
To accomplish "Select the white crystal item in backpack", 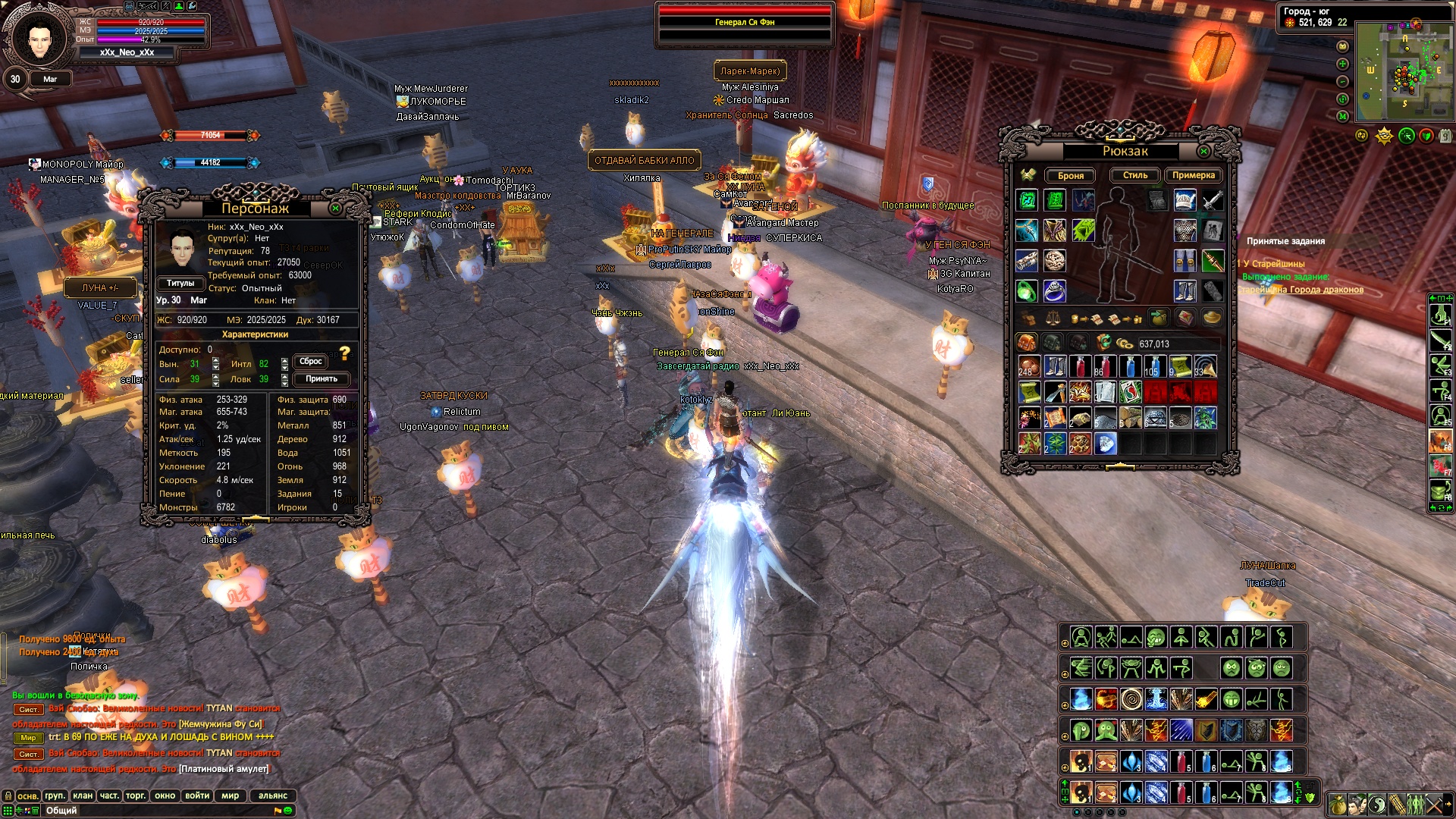I will pyautogui.click(x=1106, y=443).
